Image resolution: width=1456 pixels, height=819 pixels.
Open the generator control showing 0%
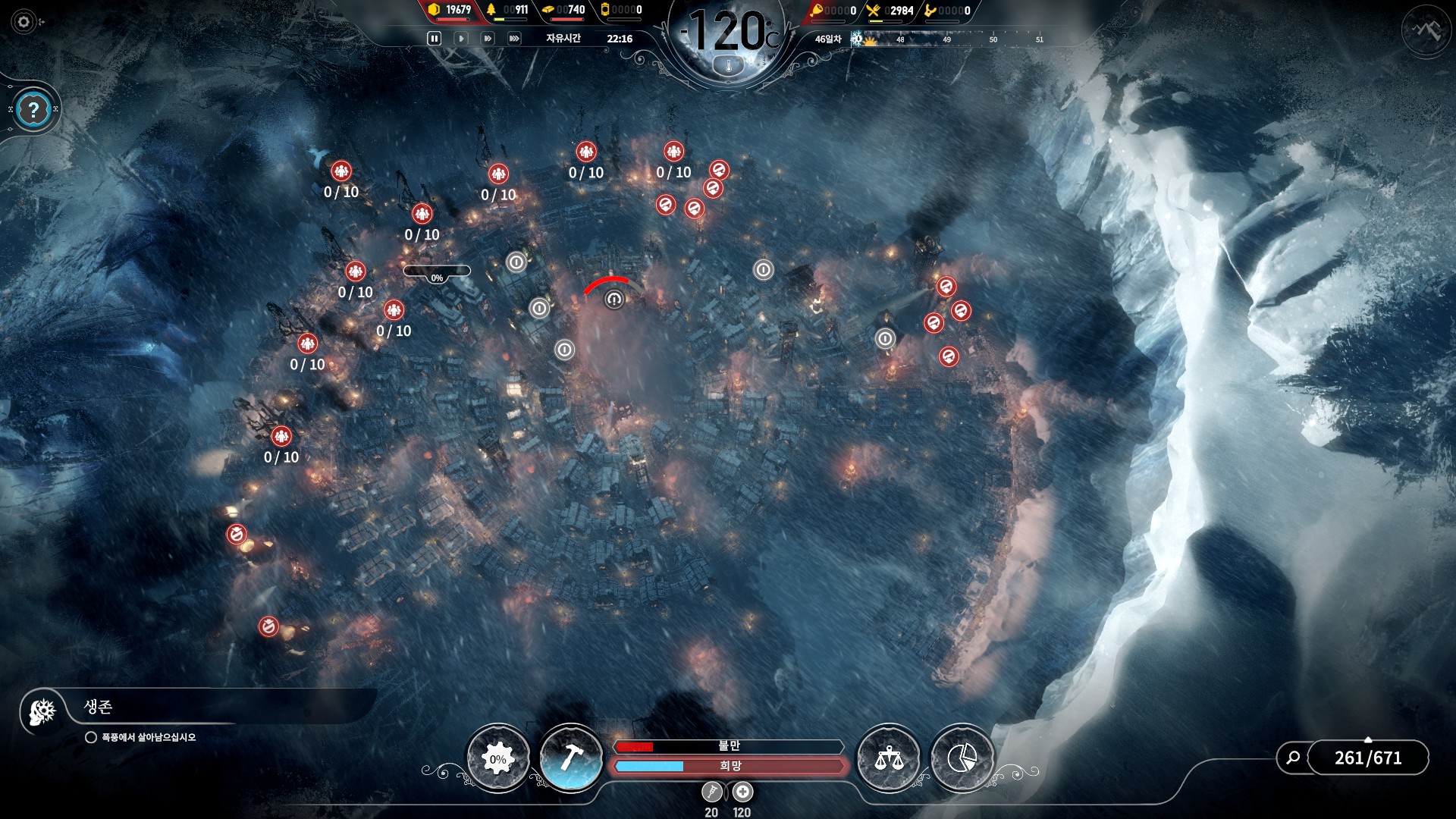pyautogui.click(x=497, y=759)
